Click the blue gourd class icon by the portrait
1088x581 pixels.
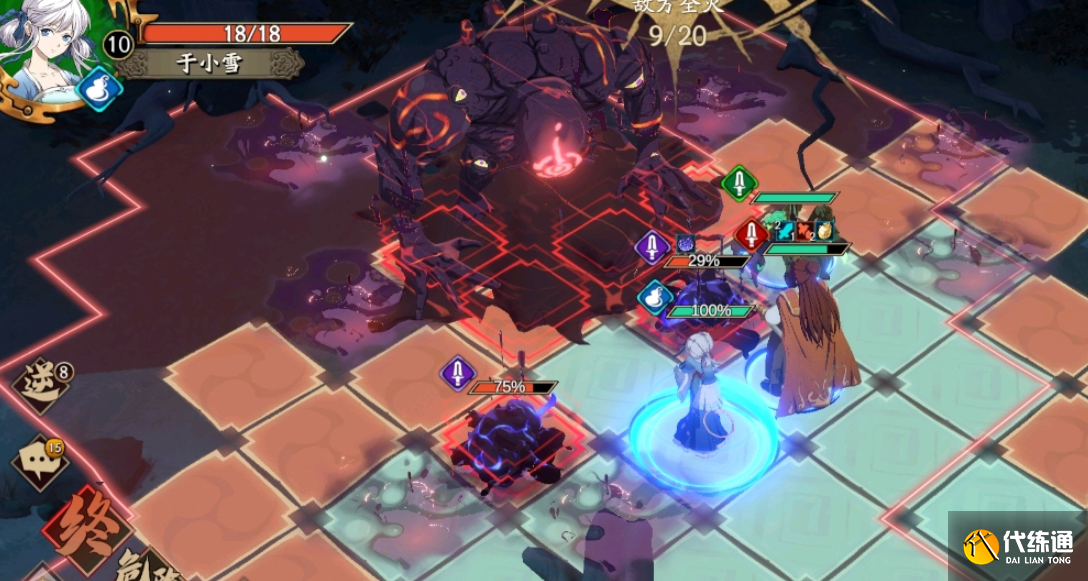(x=99, y=87)
